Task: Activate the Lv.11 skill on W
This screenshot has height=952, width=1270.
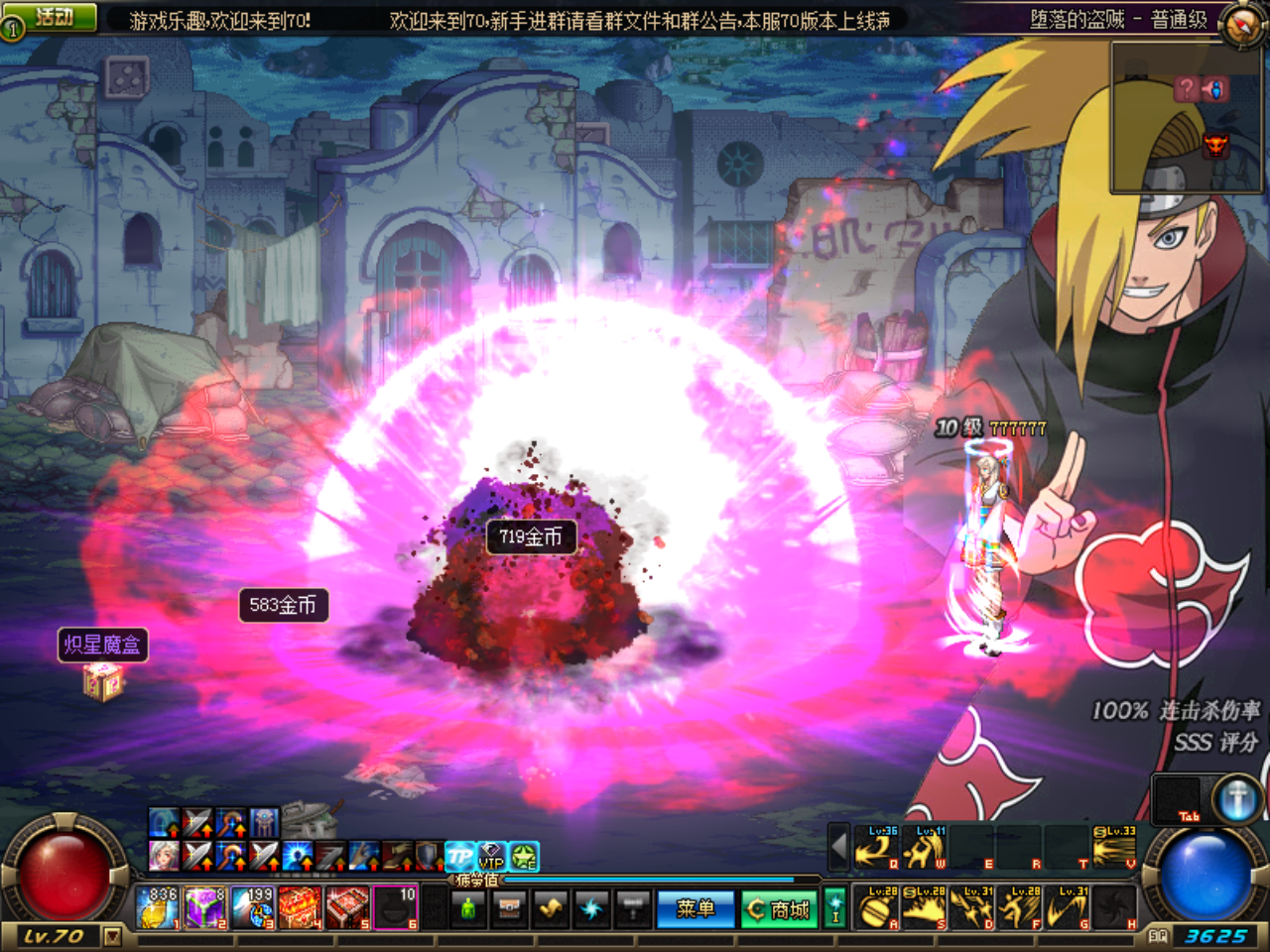Action: pyautogui.click(x=925, y=848)
